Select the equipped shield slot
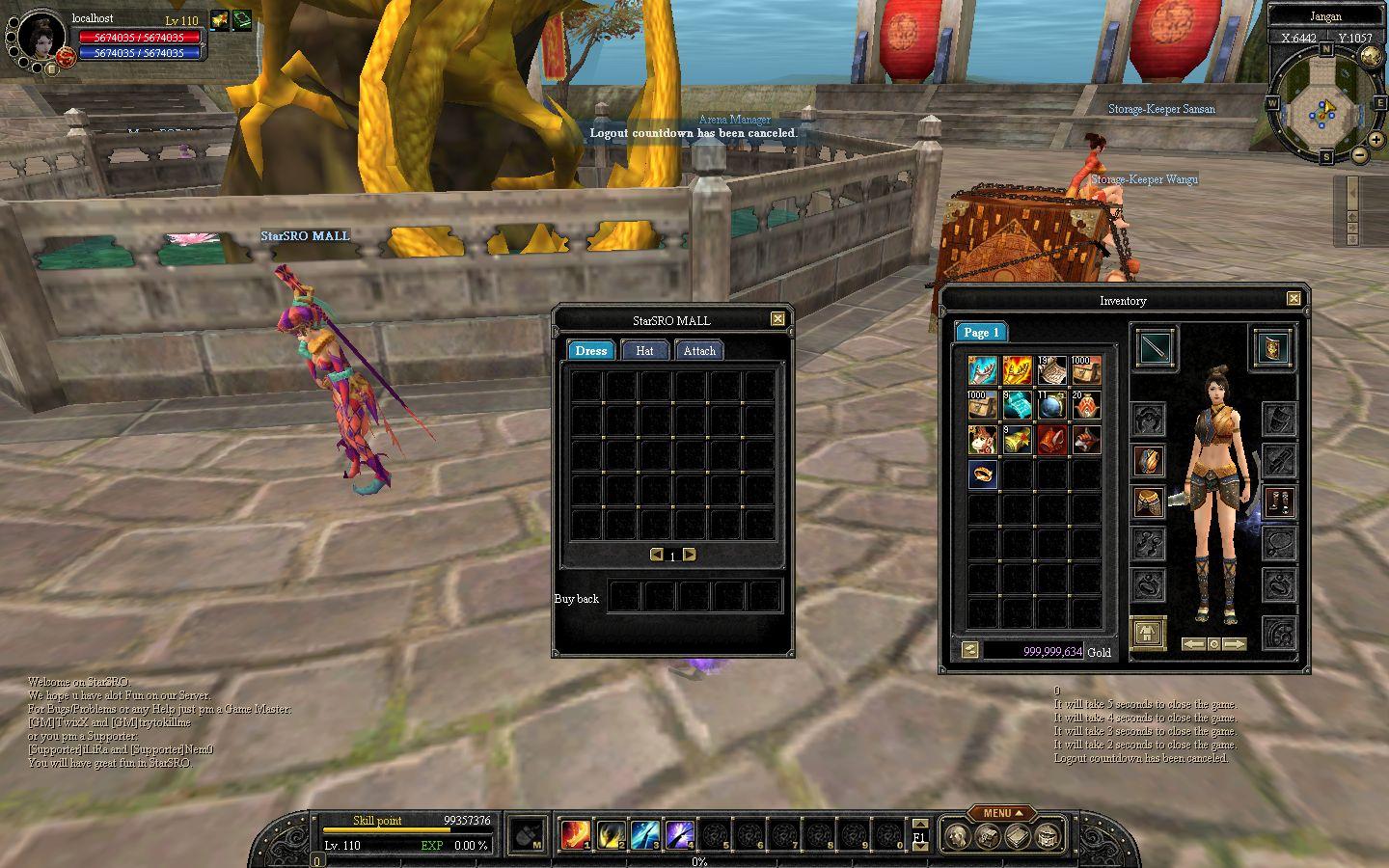Screen dimensions: 1389x868 click(1273, 347)
